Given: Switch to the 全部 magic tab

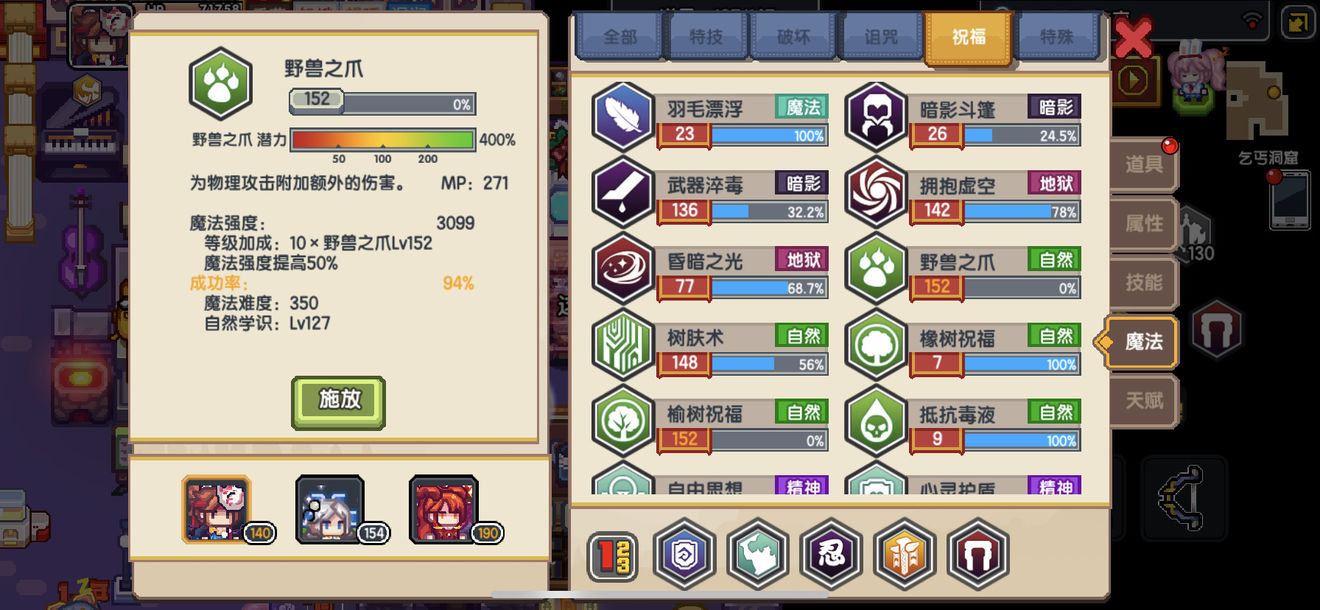Looking at the screenshot, I should (620, 38).
